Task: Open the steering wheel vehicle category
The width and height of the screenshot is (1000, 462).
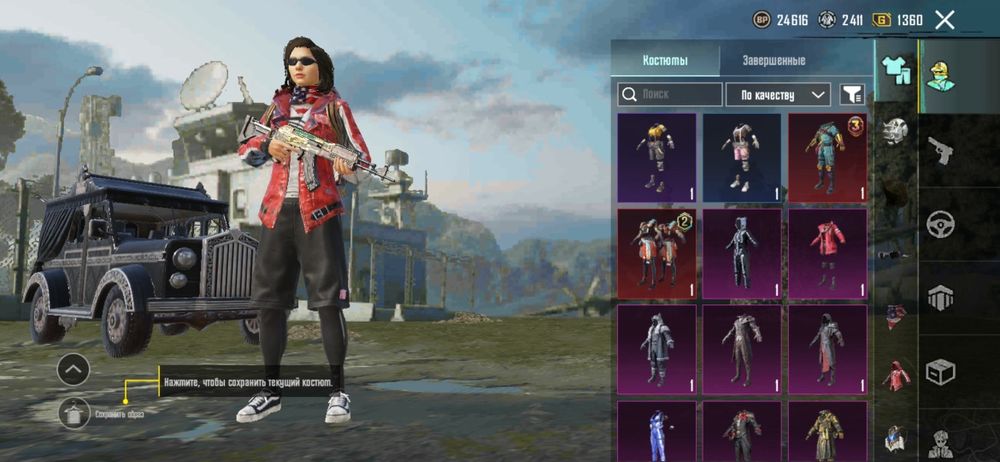Action: point(940,224)
